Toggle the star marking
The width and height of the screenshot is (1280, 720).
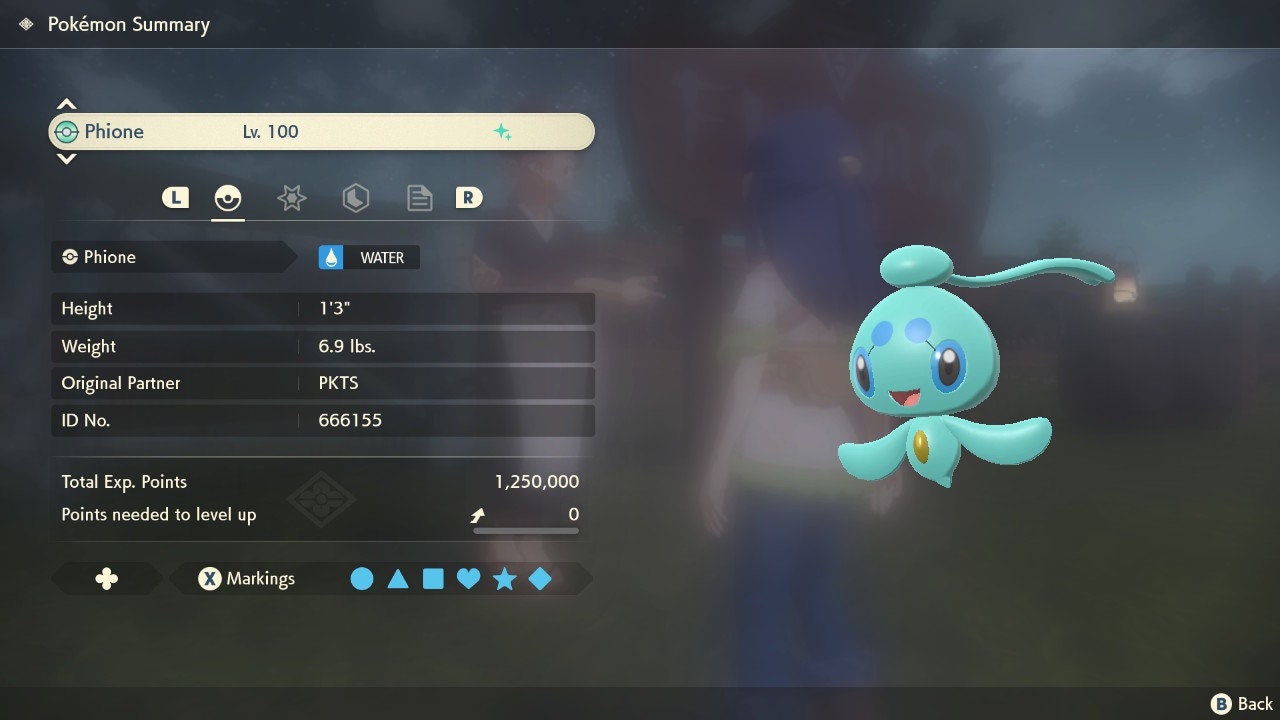pyautogui.click(x=504, y=579)
